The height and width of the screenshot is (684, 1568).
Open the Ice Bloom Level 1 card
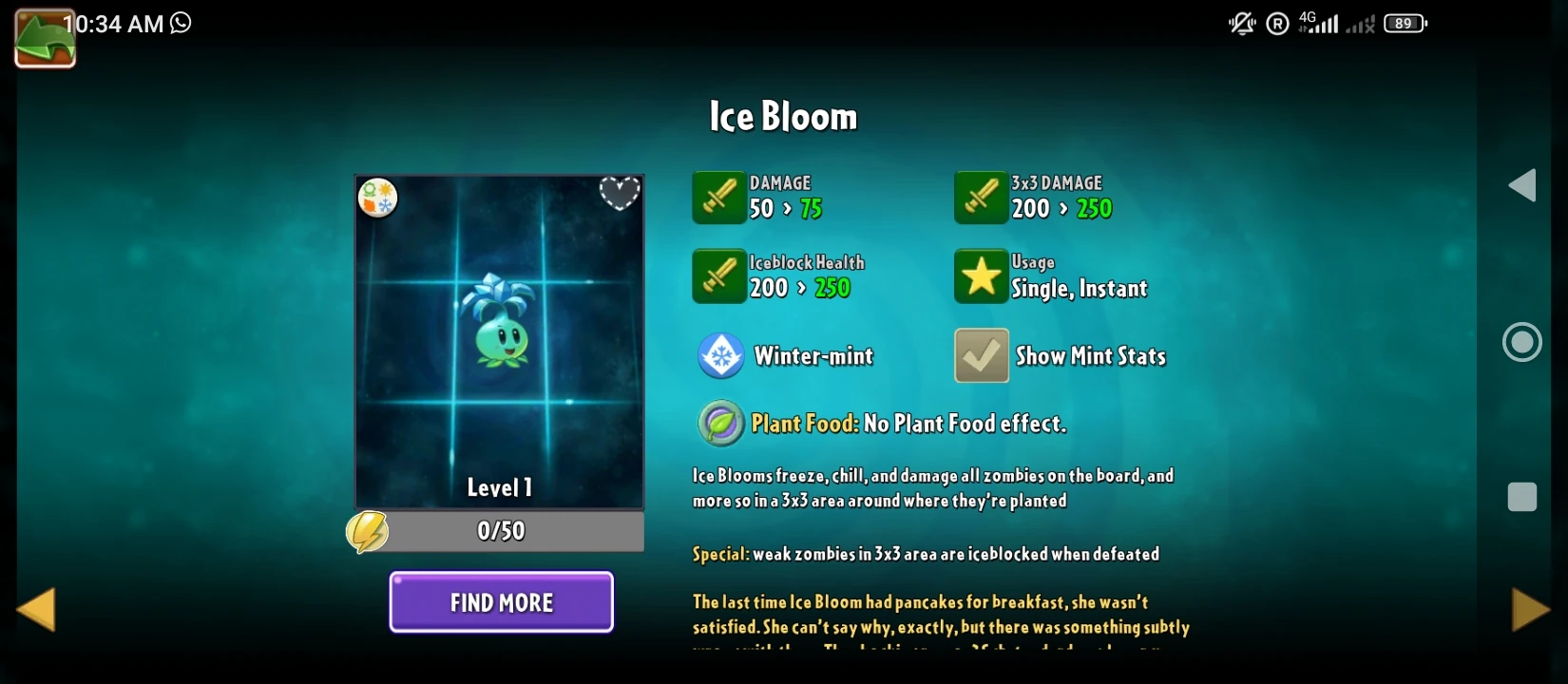pos(499,342)
